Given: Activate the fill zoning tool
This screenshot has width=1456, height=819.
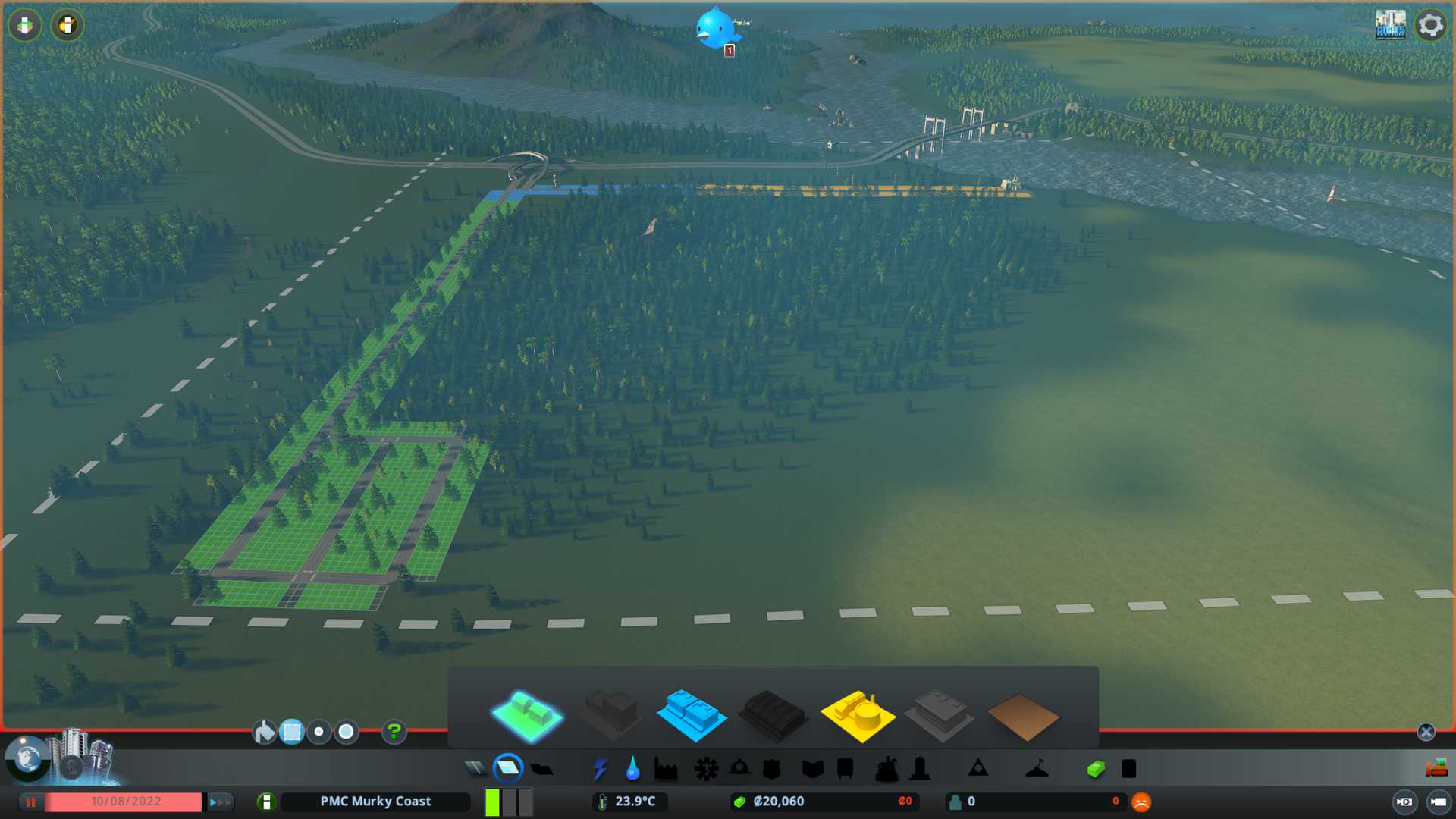Looking at the screenshot, I should coord(264,732).
